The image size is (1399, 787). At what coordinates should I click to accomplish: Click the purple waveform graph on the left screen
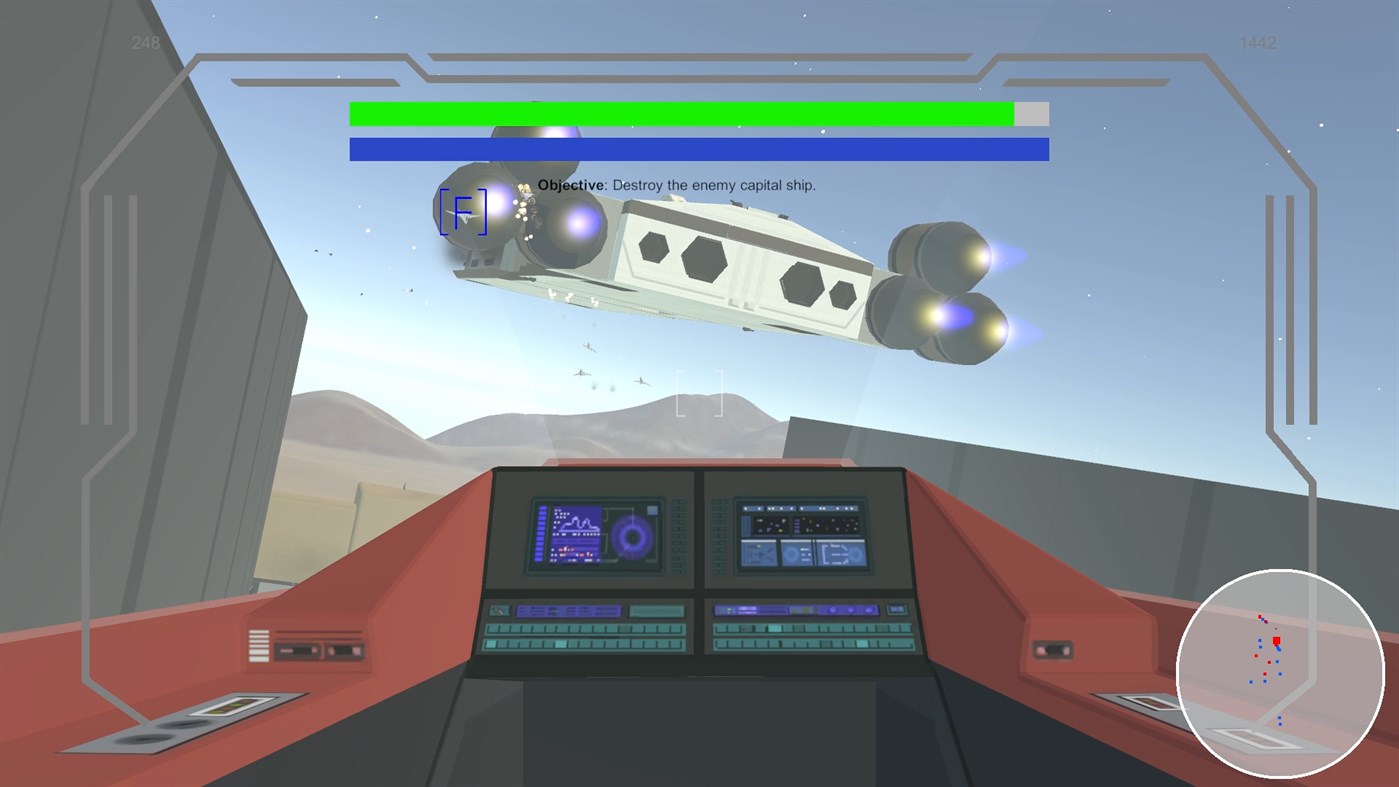(x=577, y=522)
